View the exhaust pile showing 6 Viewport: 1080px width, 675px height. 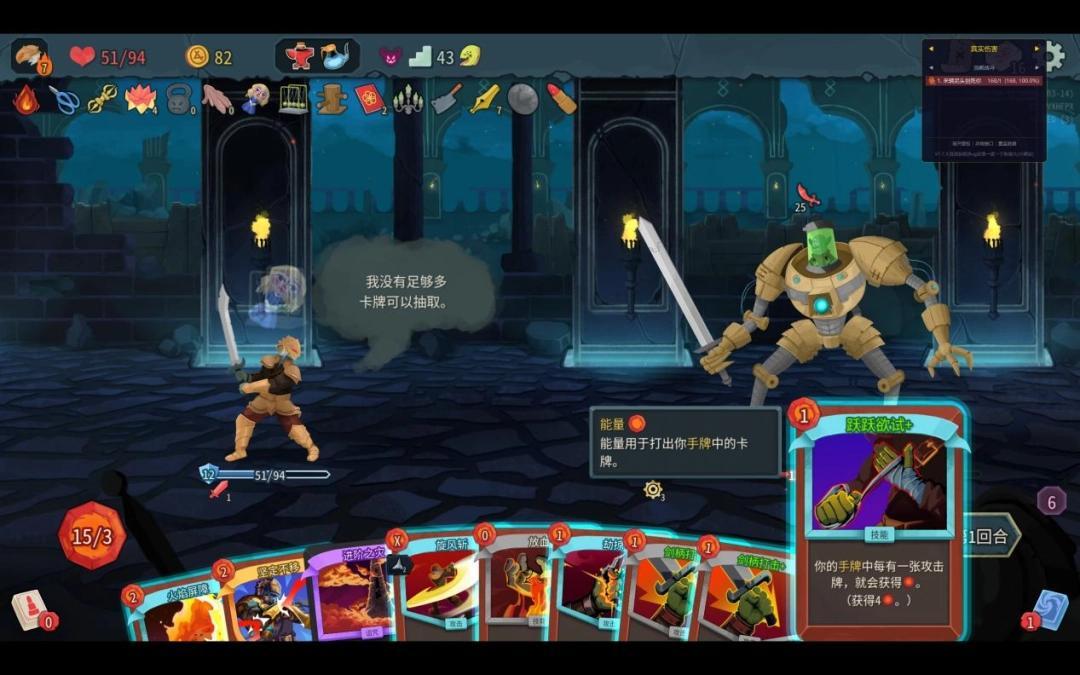pyautogui.click(x=1051, y=501)
